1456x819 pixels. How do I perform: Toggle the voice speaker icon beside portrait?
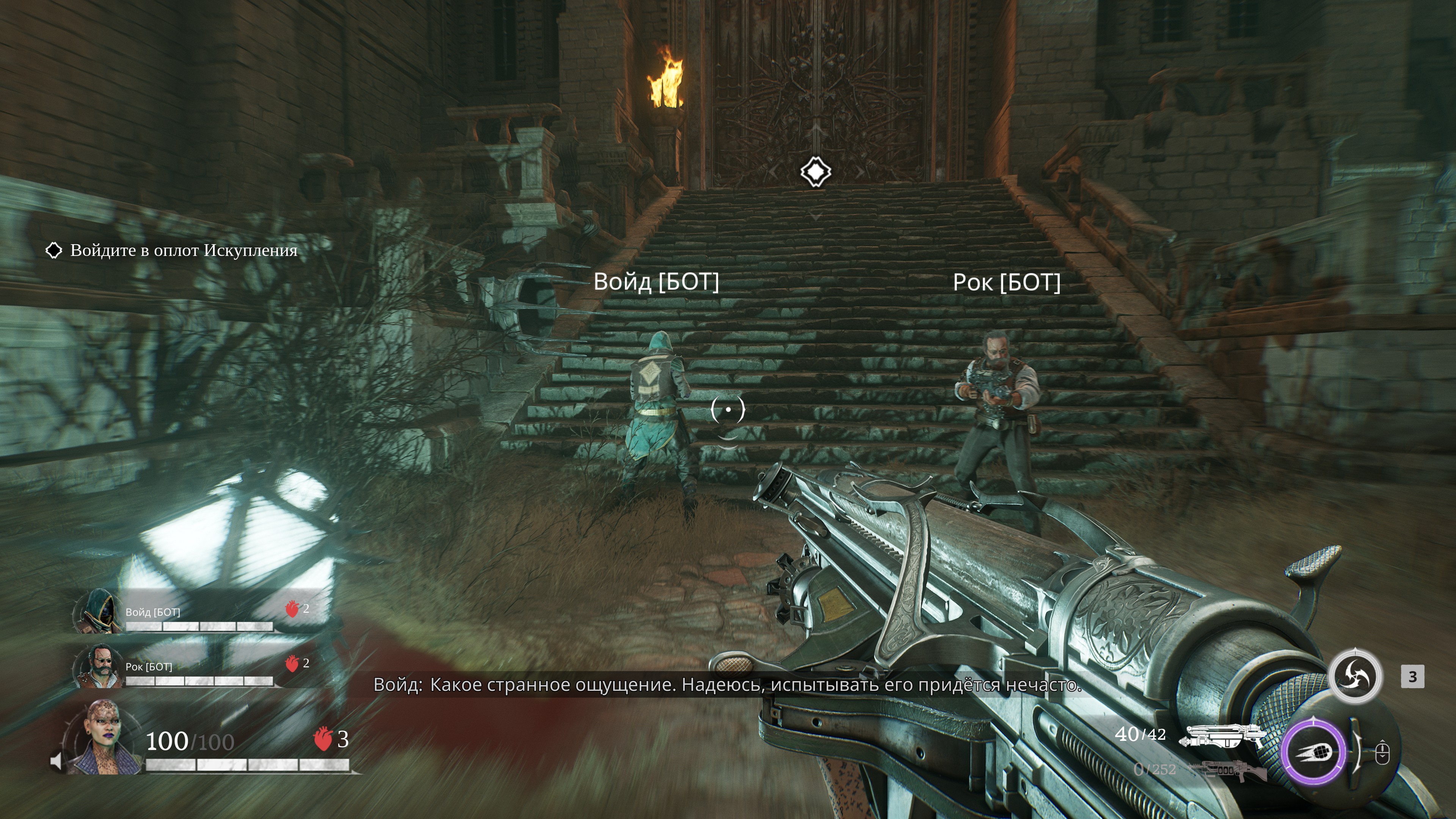tap(56, 761)
